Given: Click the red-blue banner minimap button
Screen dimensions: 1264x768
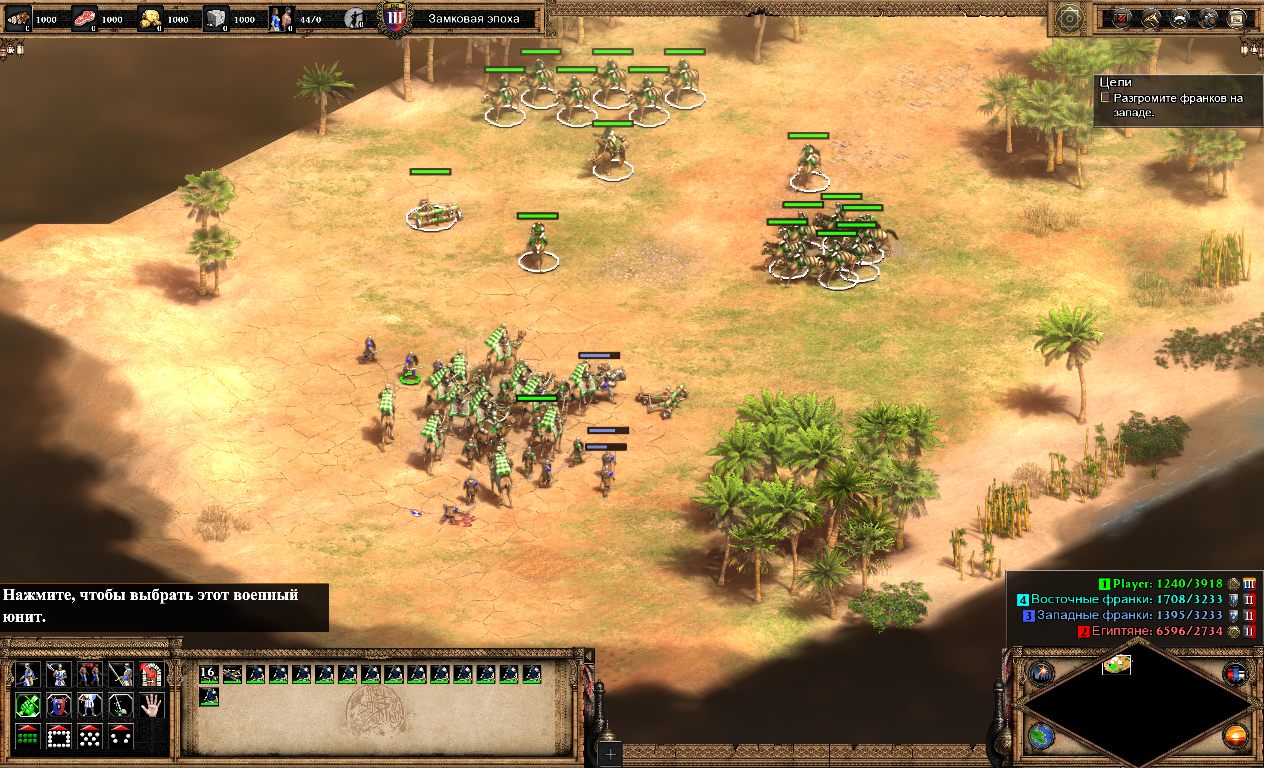Looking at the screenshot, I should click(x=1236, y=673).
